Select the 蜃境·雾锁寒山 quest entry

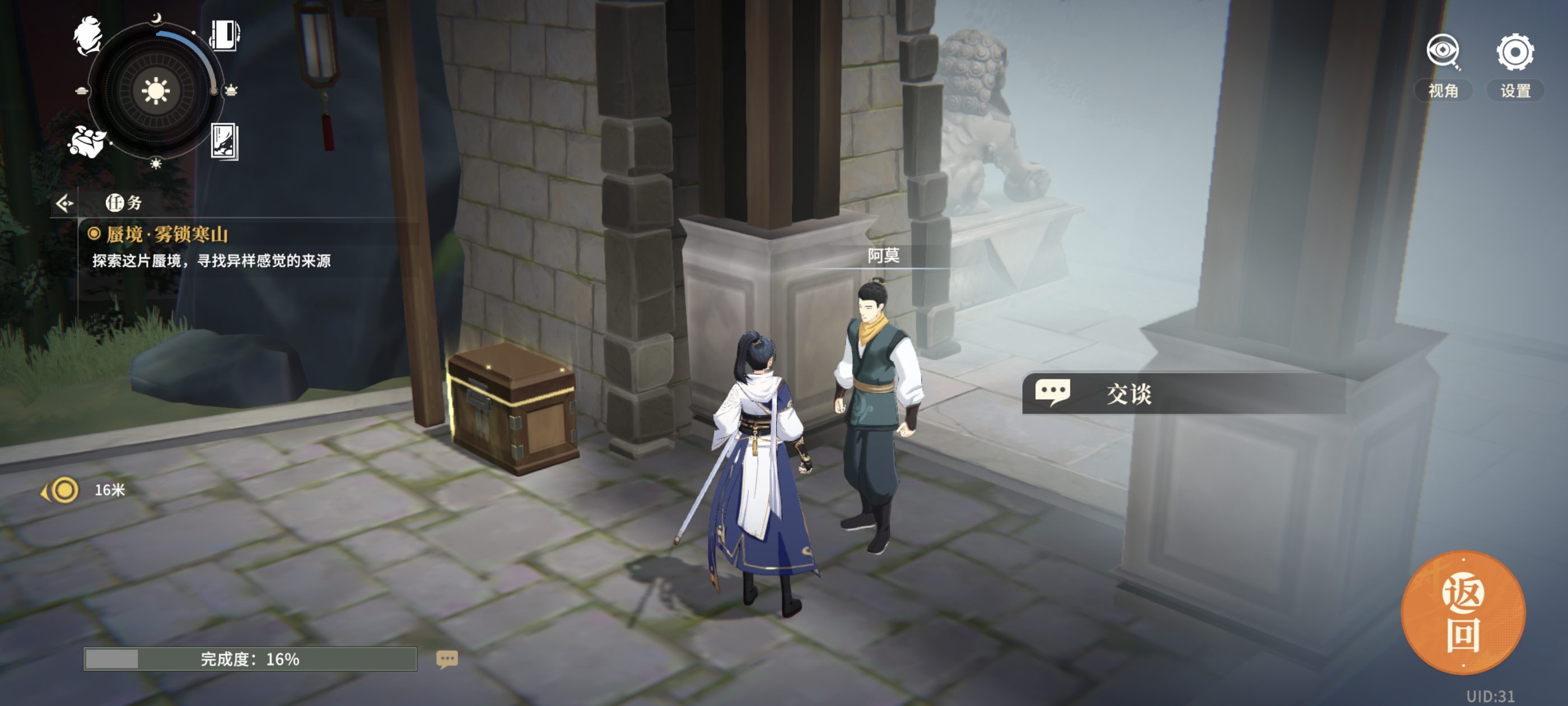167,235
